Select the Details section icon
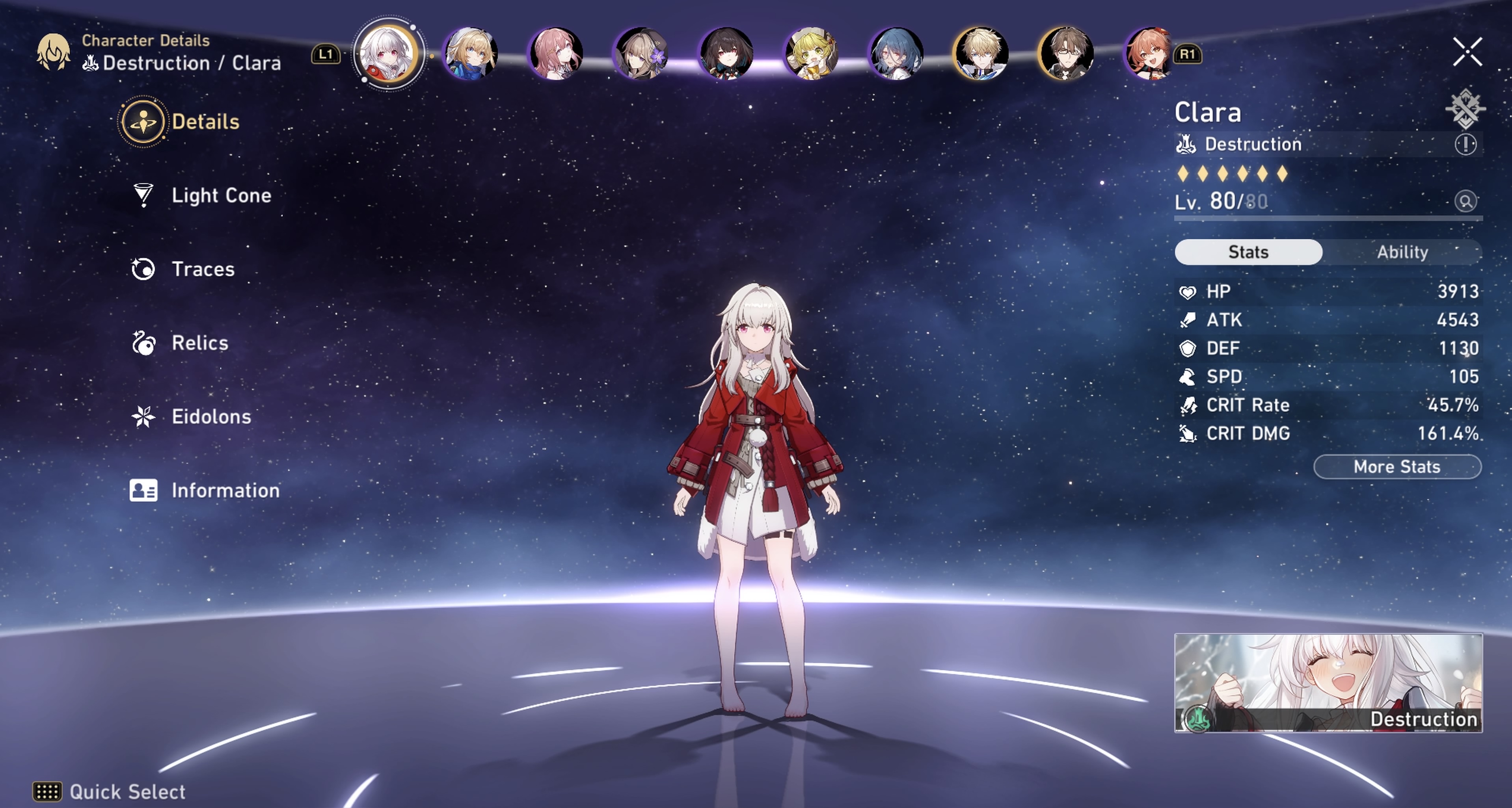Viewport: 1512px width, 808px height. [145, 121]
